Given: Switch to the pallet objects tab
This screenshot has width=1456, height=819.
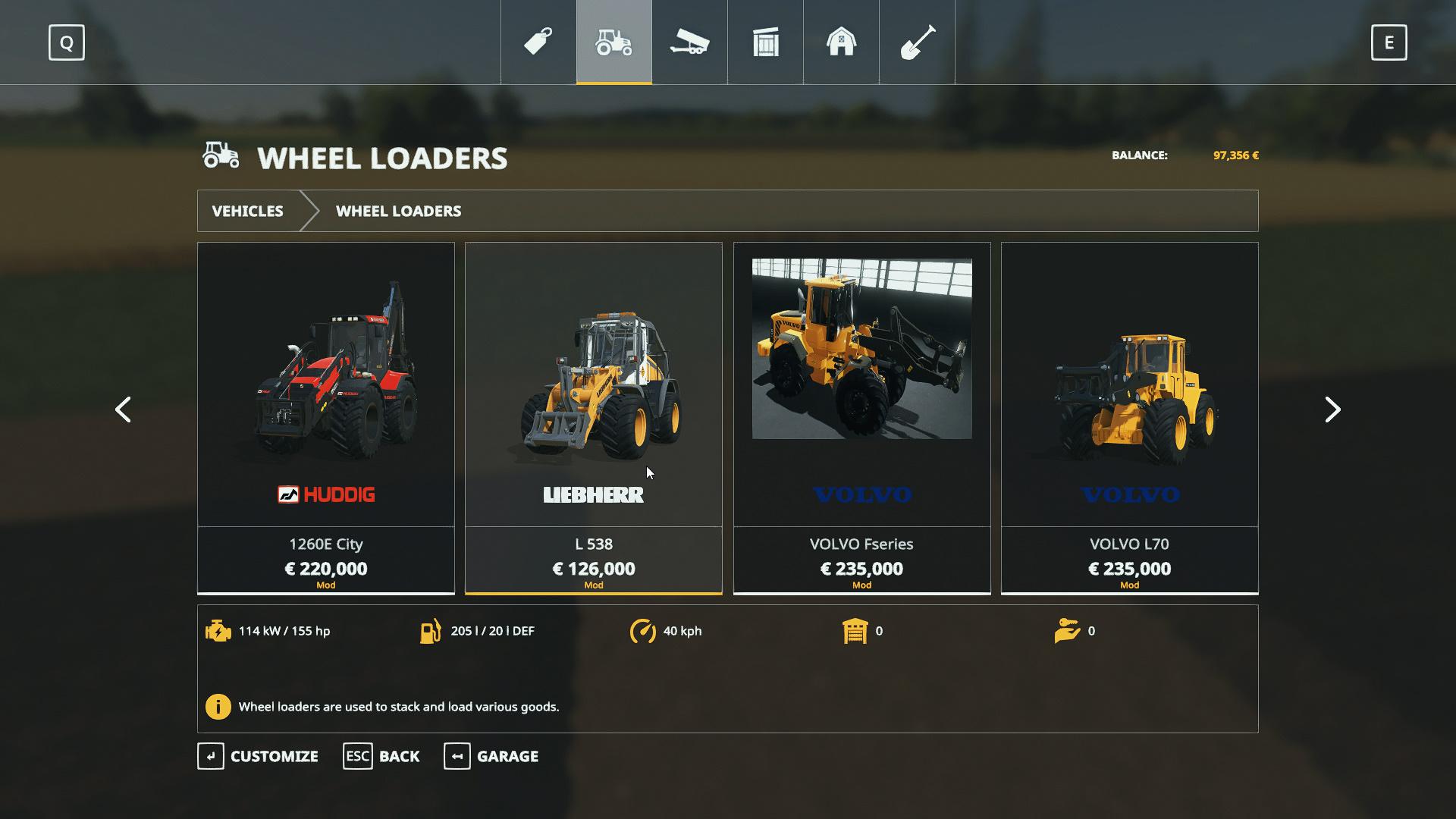Looking at the screenshot, I should click(x=765, y=42).
